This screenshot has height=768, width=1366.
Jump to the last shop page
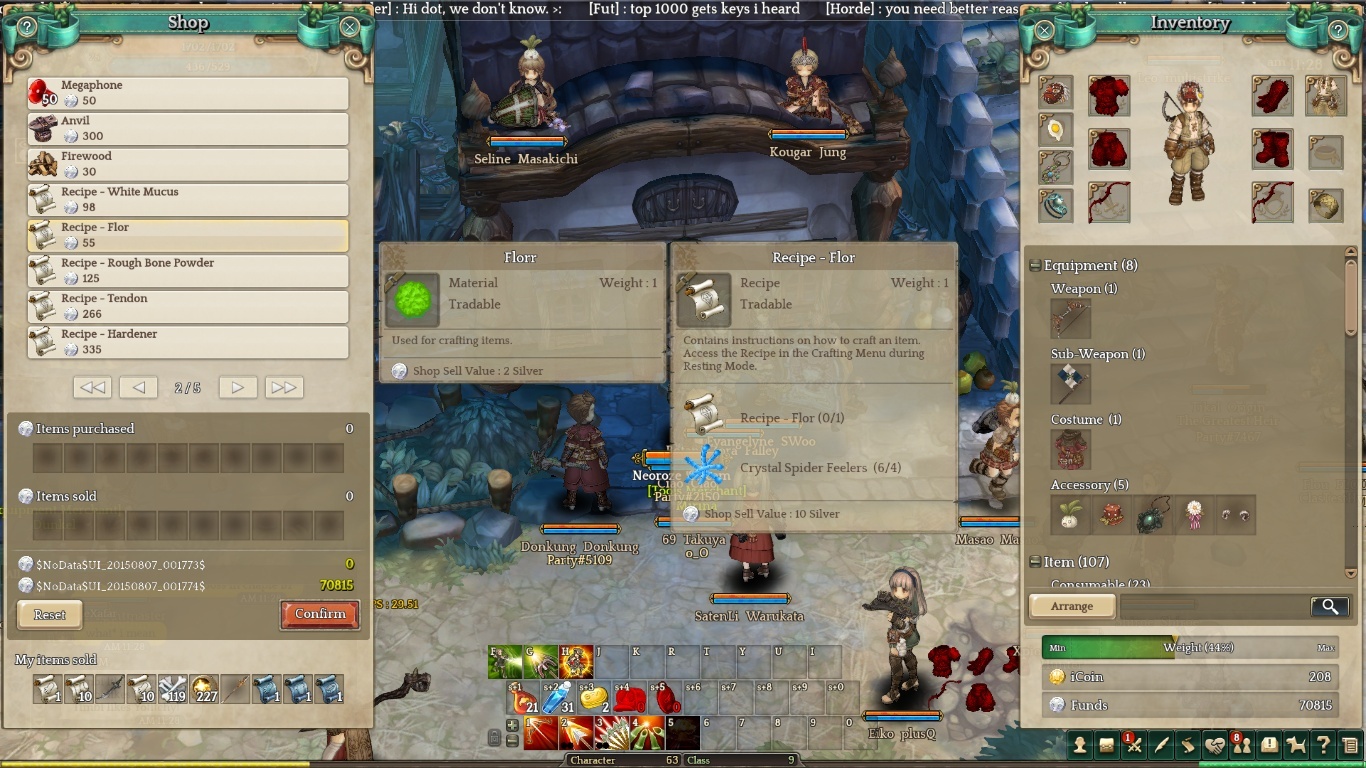[284, 388]
